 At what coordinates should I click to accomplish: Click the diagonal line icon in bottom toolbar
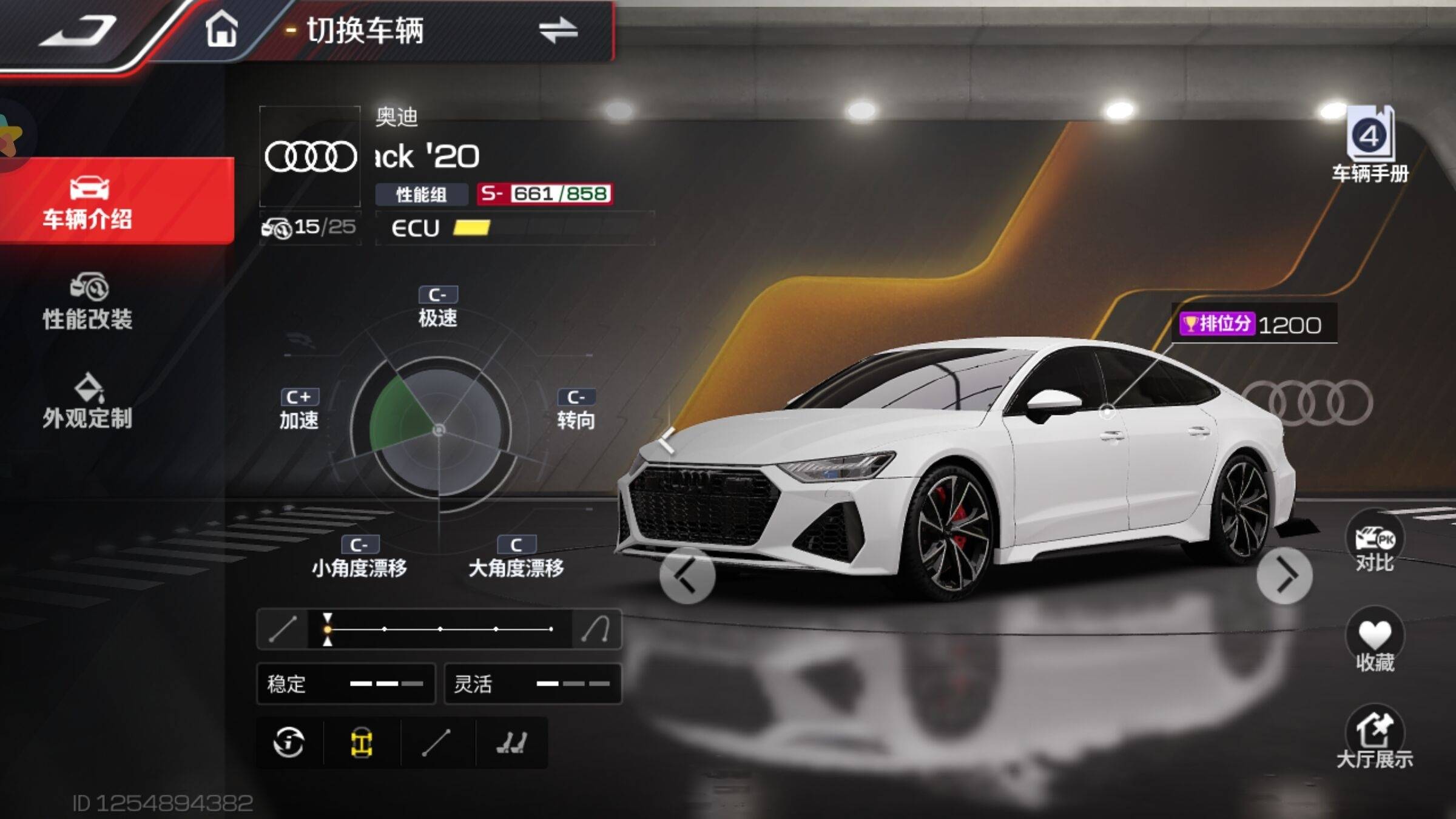pyautogui.click(x=436, y=743)
